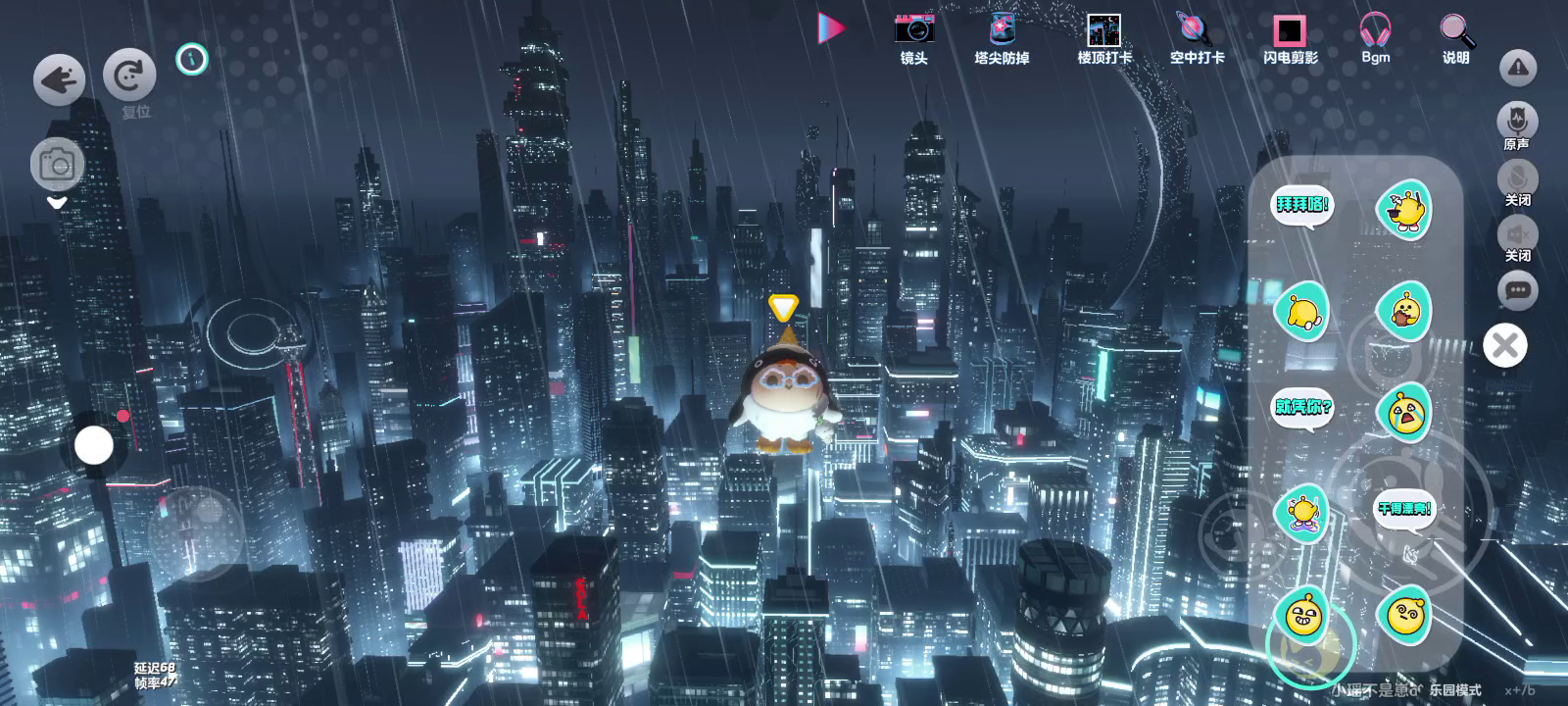Toggle the 闪电剪影 effect

[x=1290, y=37]
